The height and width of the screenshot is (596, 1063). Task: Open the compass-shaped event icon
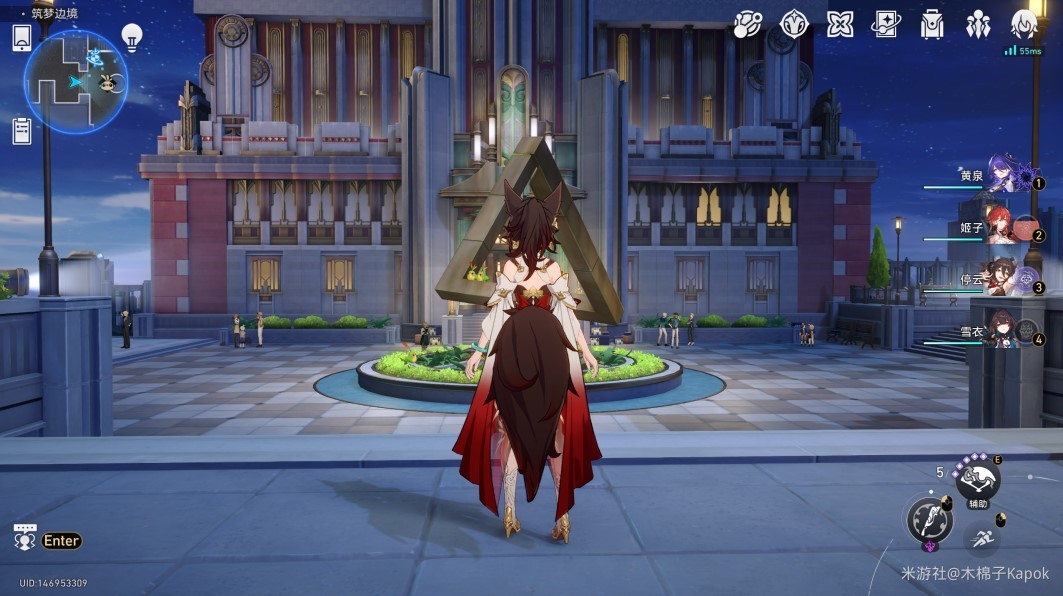[x=794, y=24]
